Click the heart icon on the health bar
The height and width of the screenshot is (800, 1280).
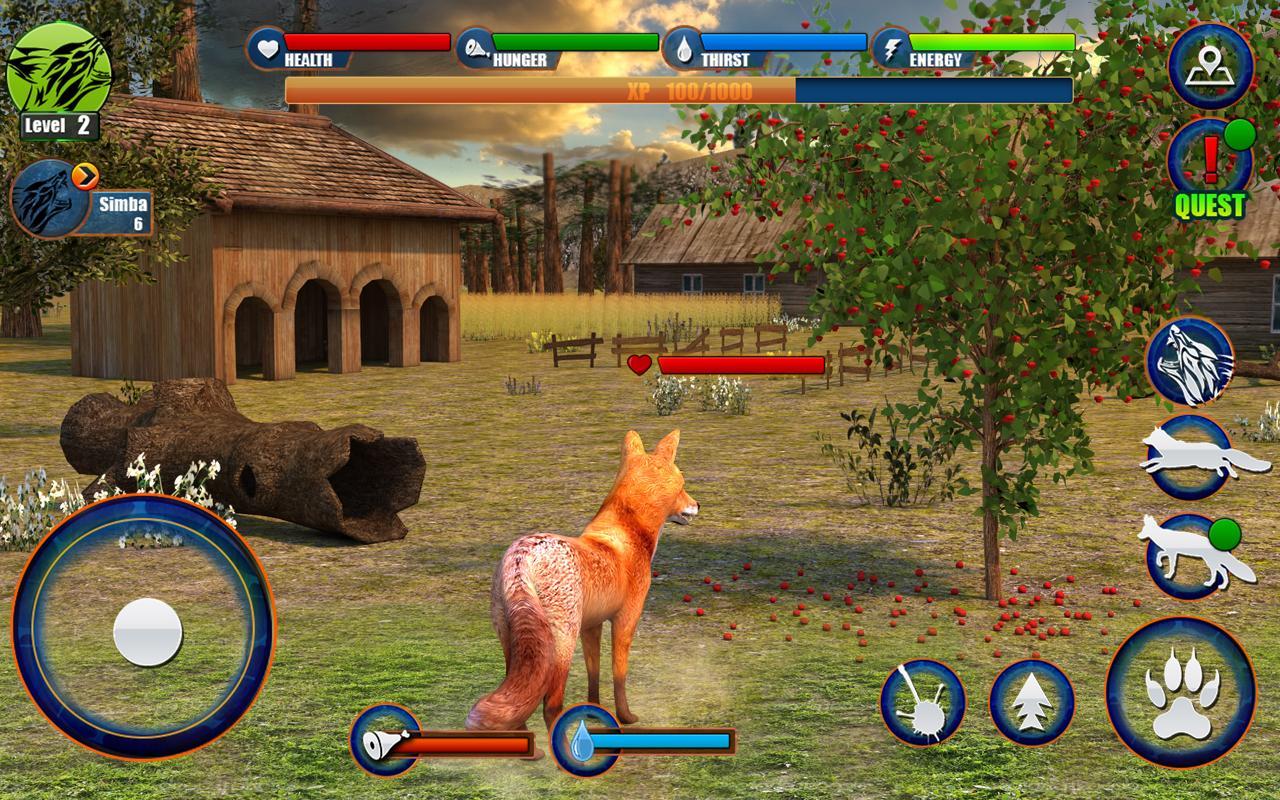pos(266,46)
